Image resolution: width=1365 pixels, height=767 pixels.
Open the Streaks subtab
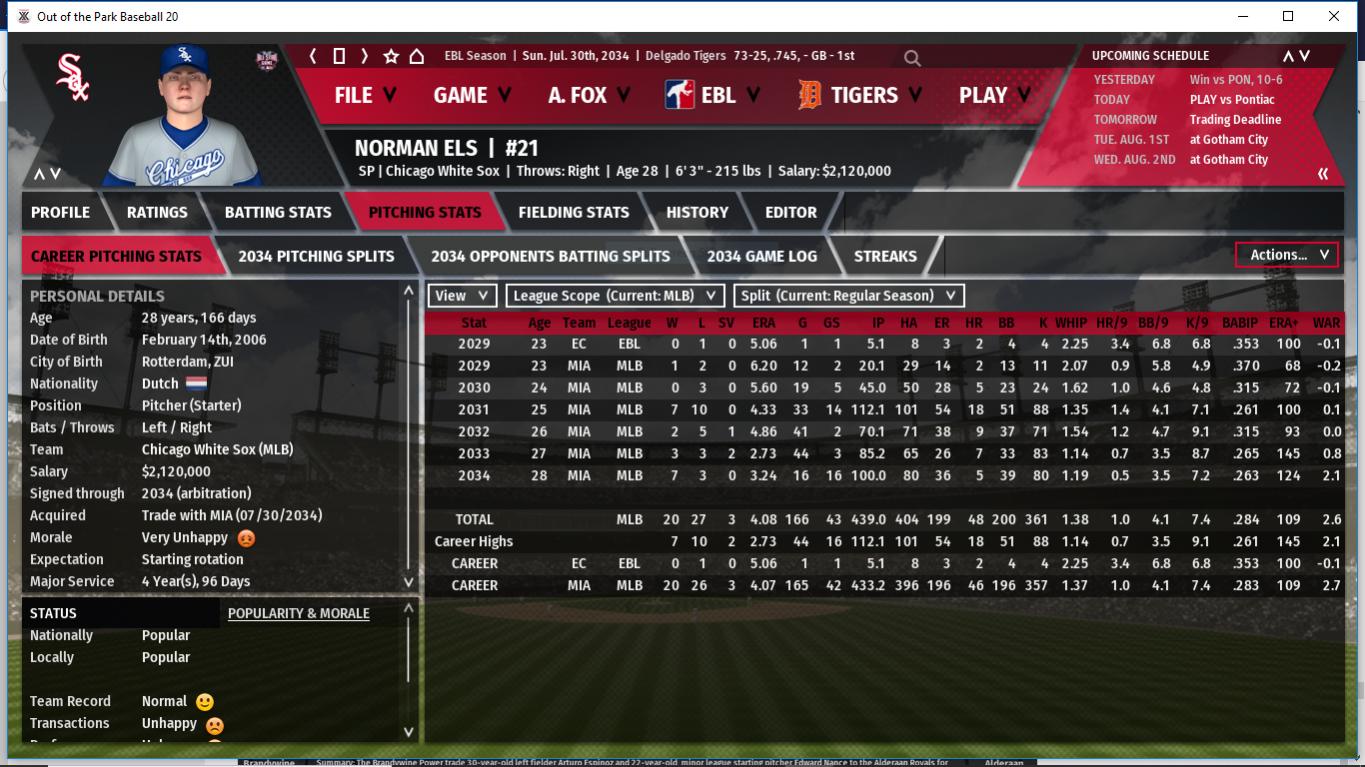(885, 256)
